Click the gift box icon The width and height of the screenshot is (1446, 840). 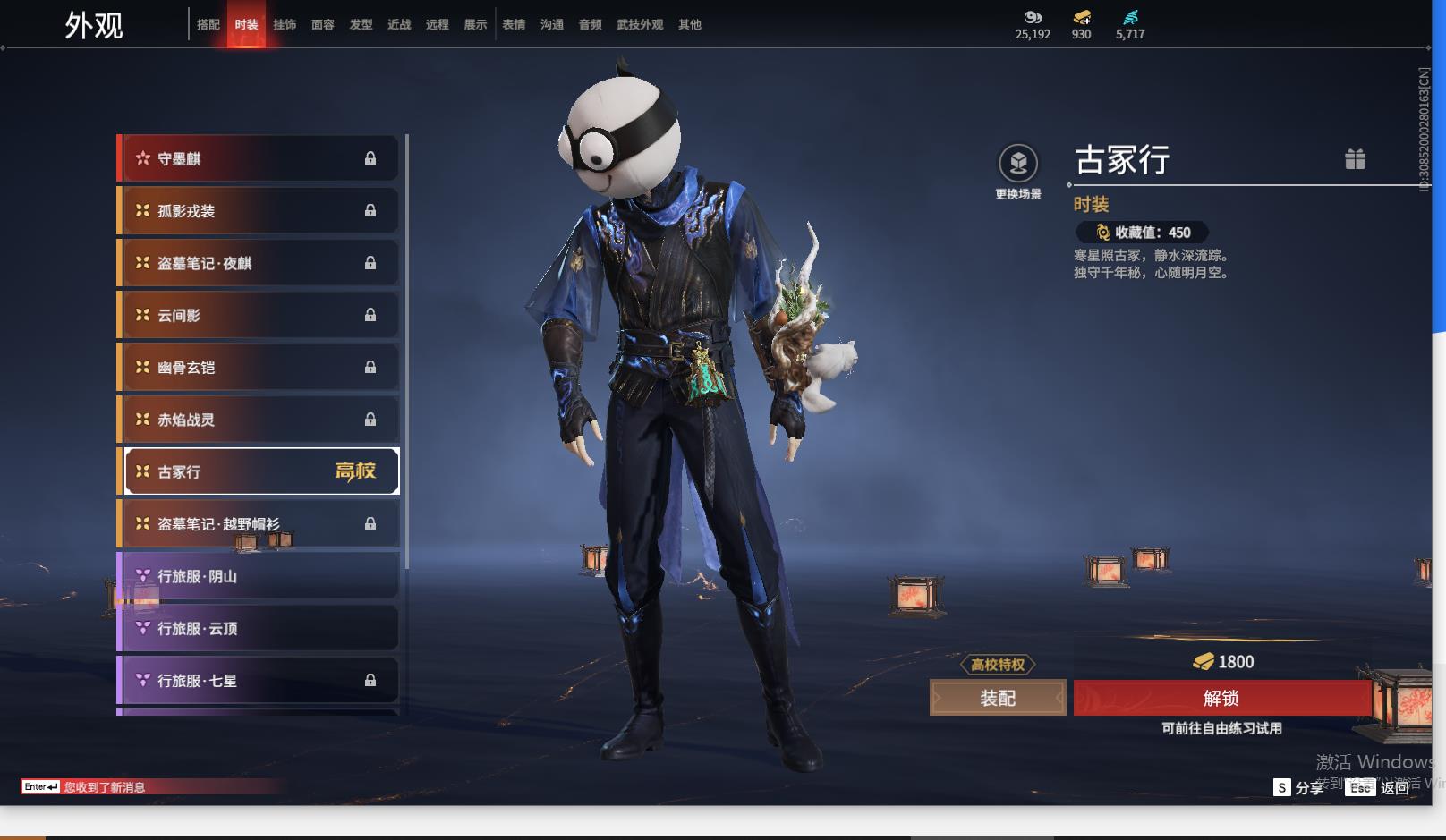point(1355,159)
